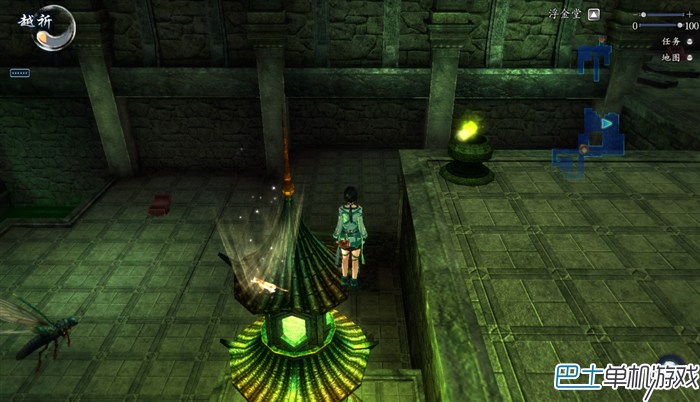The height and width of the screenshot is (402, 700).
Task: Toggle the 地图 map display
Action: (x=688, y=58)
